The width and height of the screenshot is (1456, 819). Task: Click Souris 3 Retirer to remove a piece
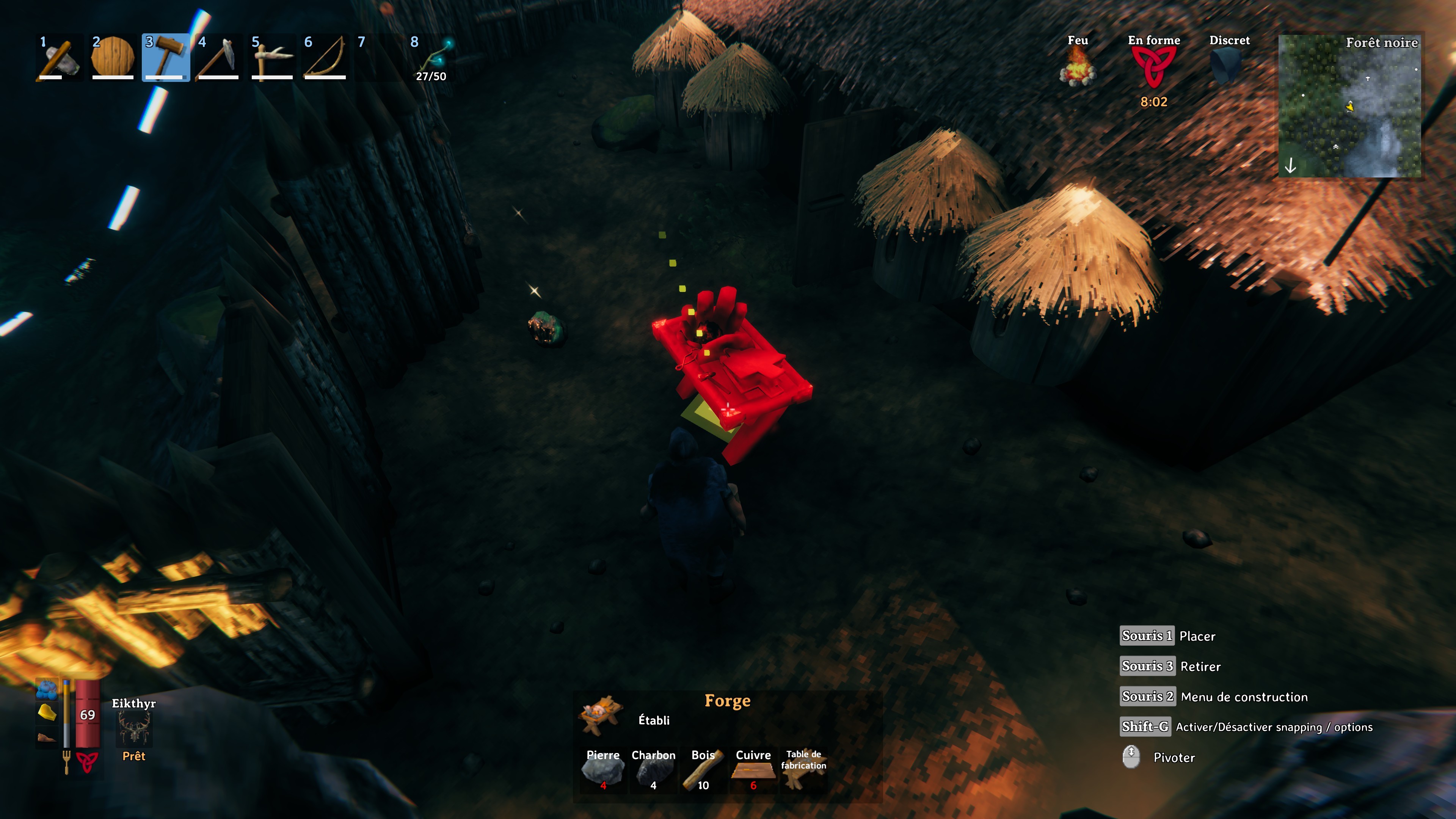[1147, 667]
